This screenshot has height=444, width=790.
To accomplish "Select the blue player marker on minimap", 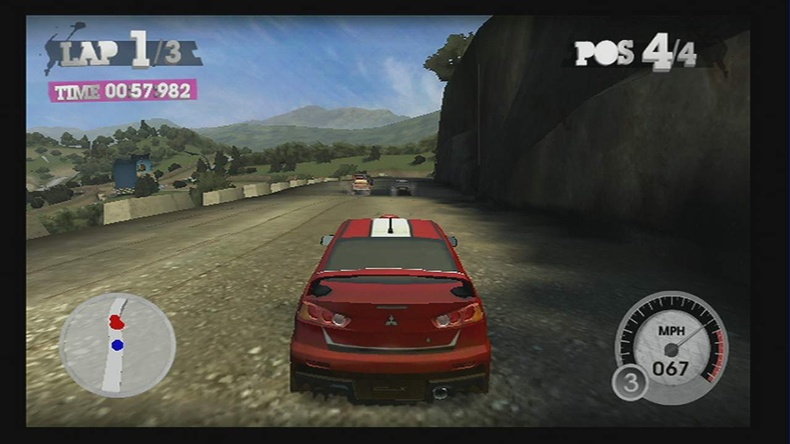I will point(117,345).
